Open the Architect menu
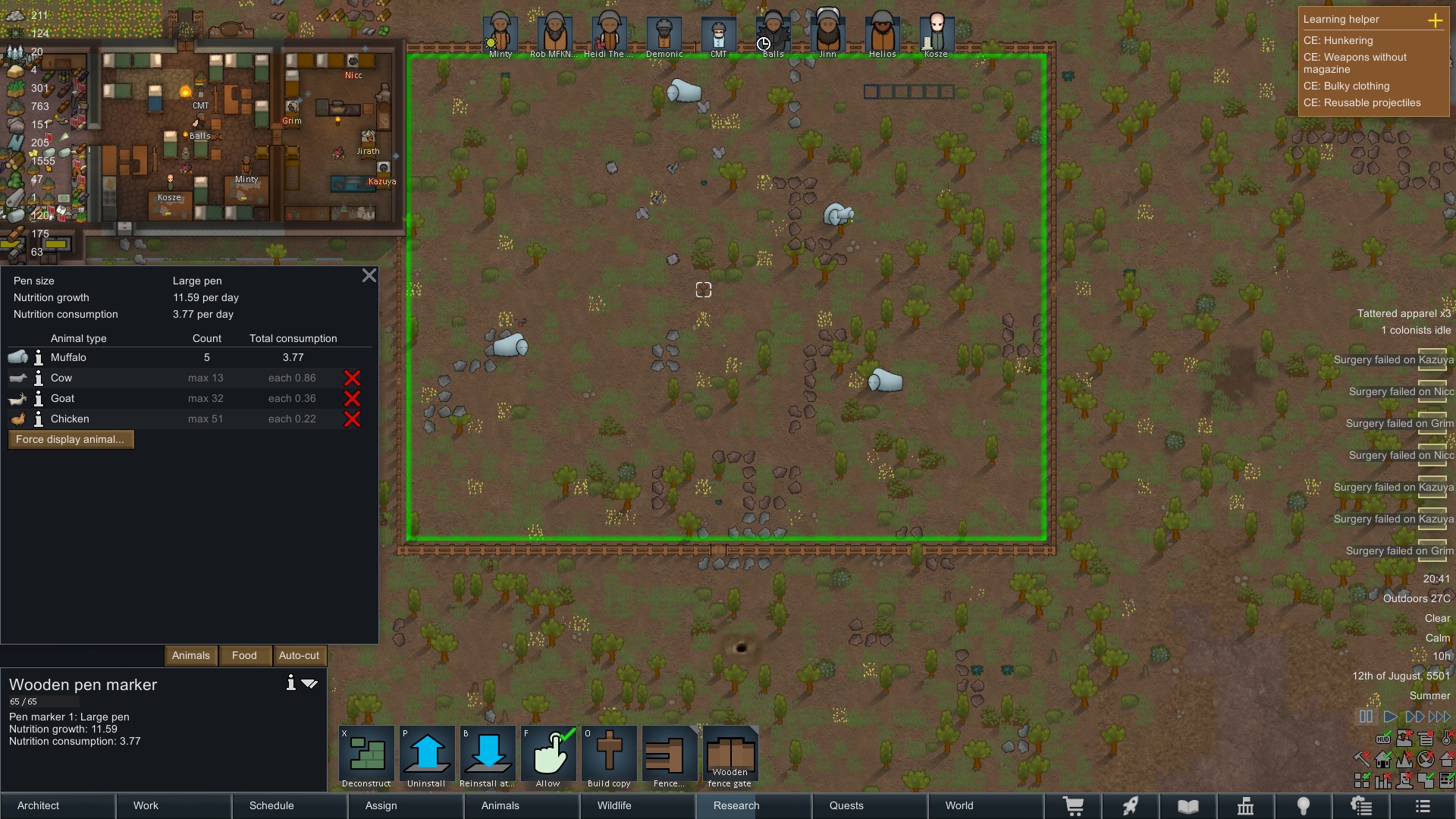This screenshot has height=819, width=1456. (x=38, y=805)
